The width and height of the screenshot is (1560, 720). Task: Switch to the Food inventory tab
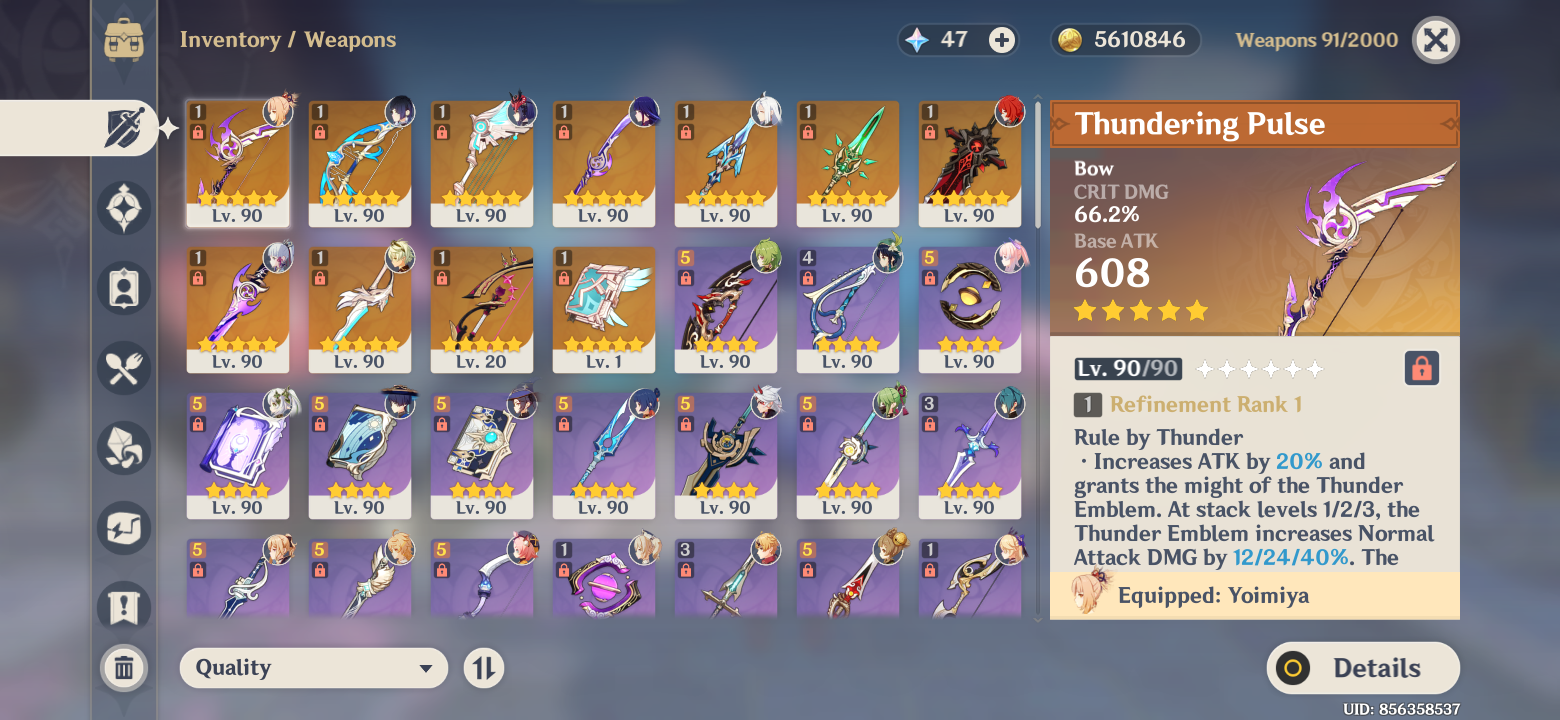[124, 368]
